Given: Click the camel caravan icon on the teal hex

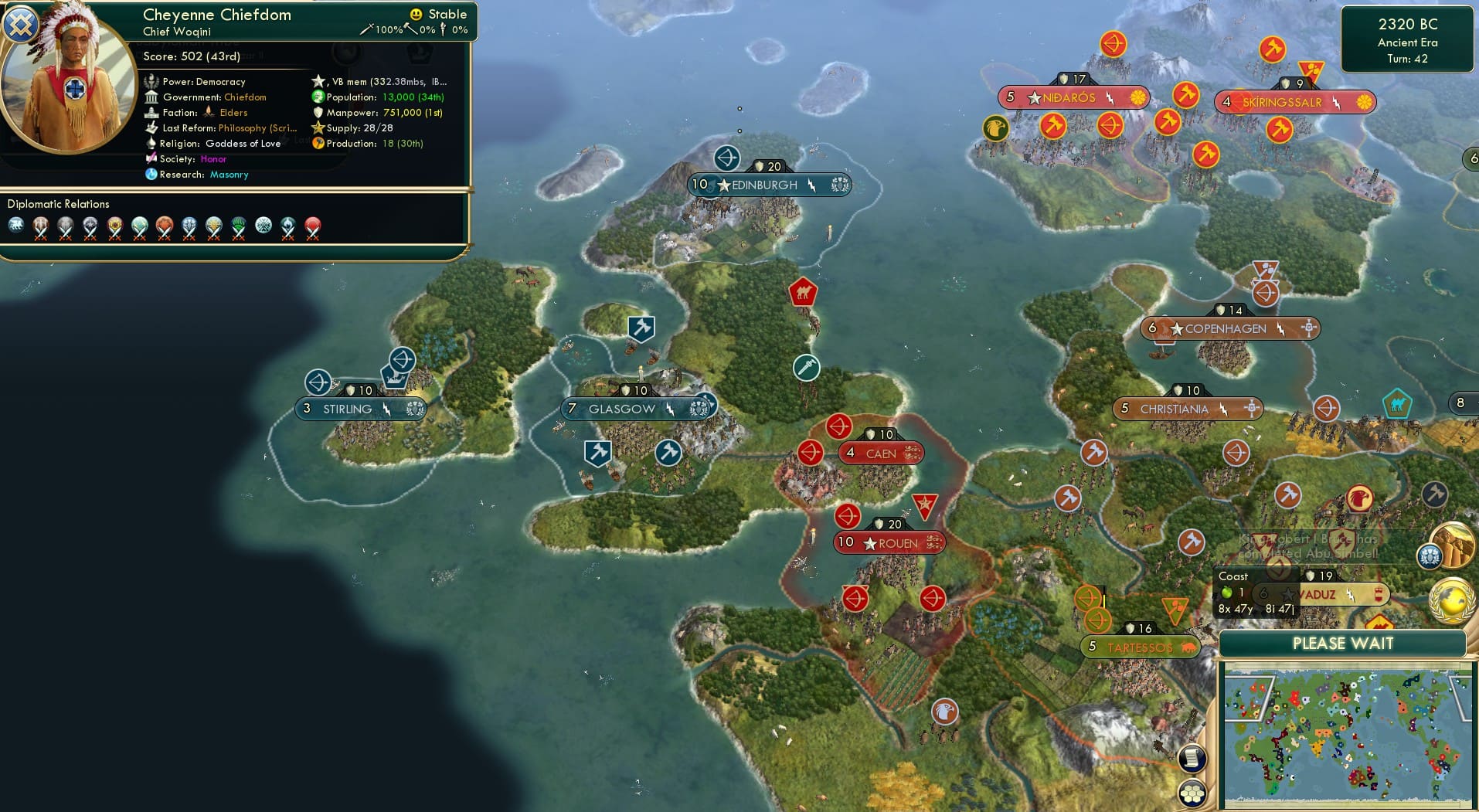Looking at the screenshot, I should click(x=1399, y=403).
